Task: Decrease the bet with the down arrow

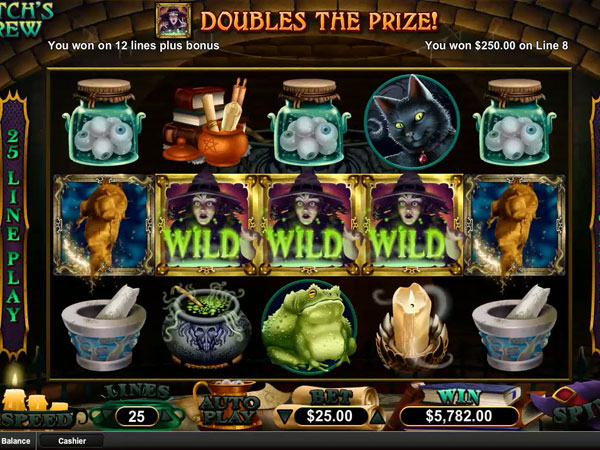Action: click(x=283, y=415)
